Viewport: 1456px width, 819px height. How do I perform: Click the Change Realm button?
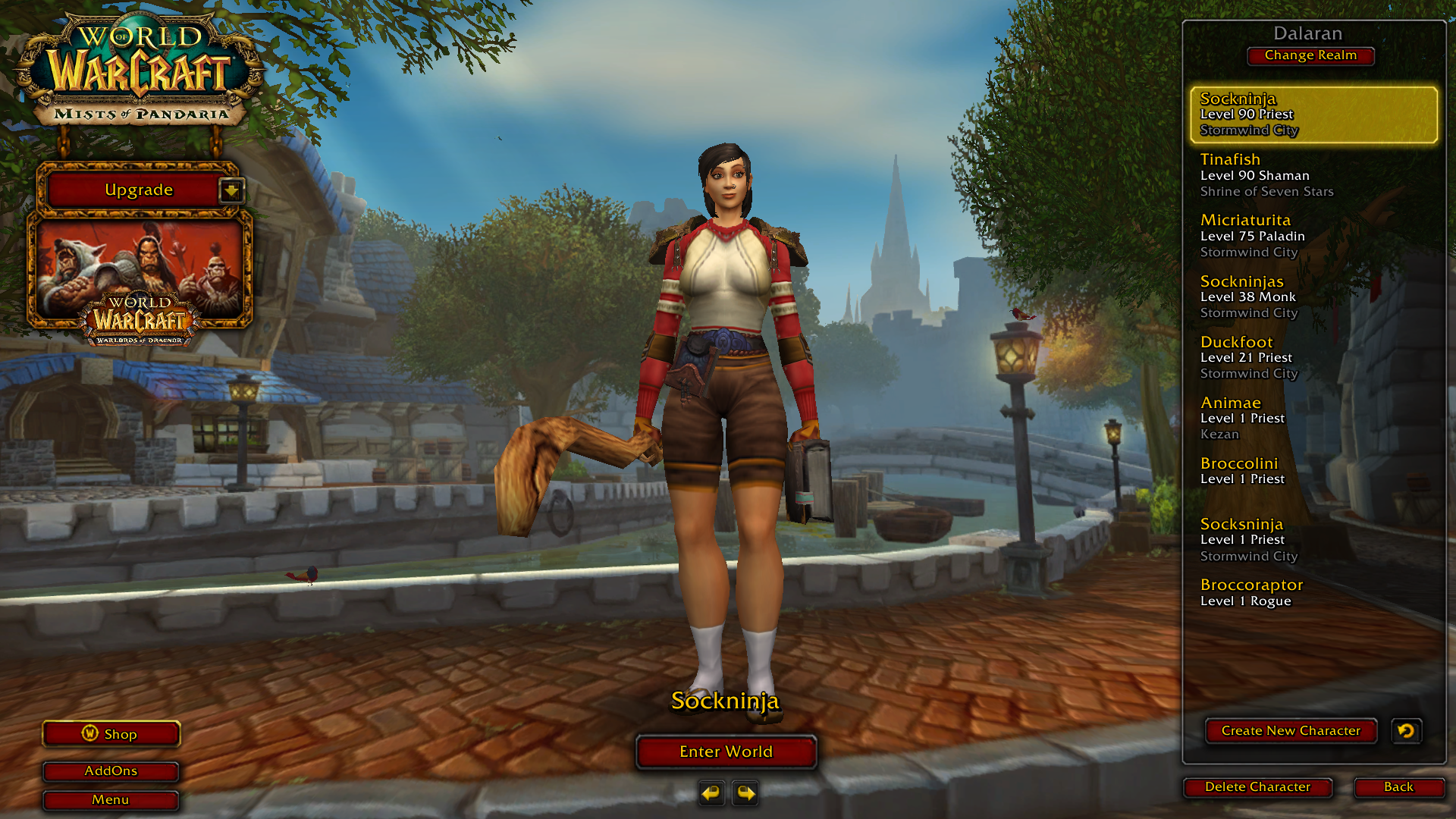(x=1310, y=55)
